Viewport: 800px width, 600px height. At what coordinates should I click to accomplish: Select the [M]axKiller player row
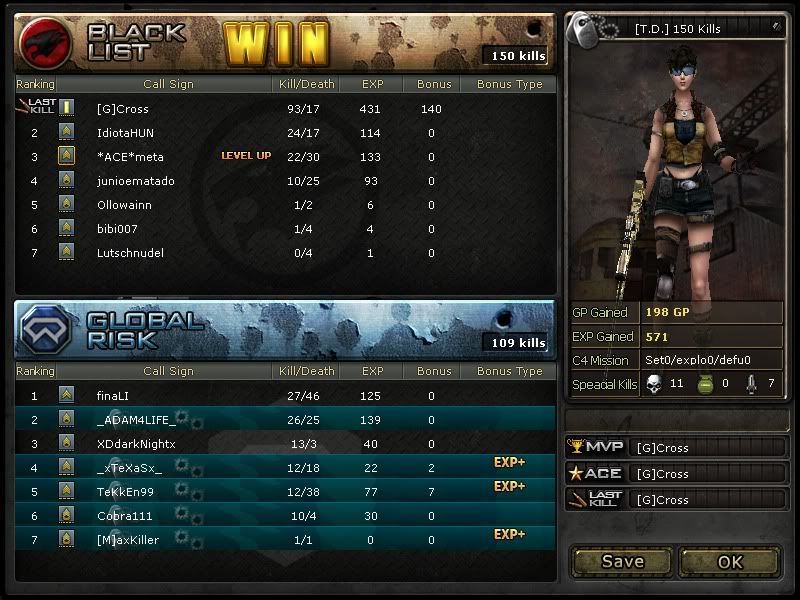pyautogui.click(x=128, y=540)
